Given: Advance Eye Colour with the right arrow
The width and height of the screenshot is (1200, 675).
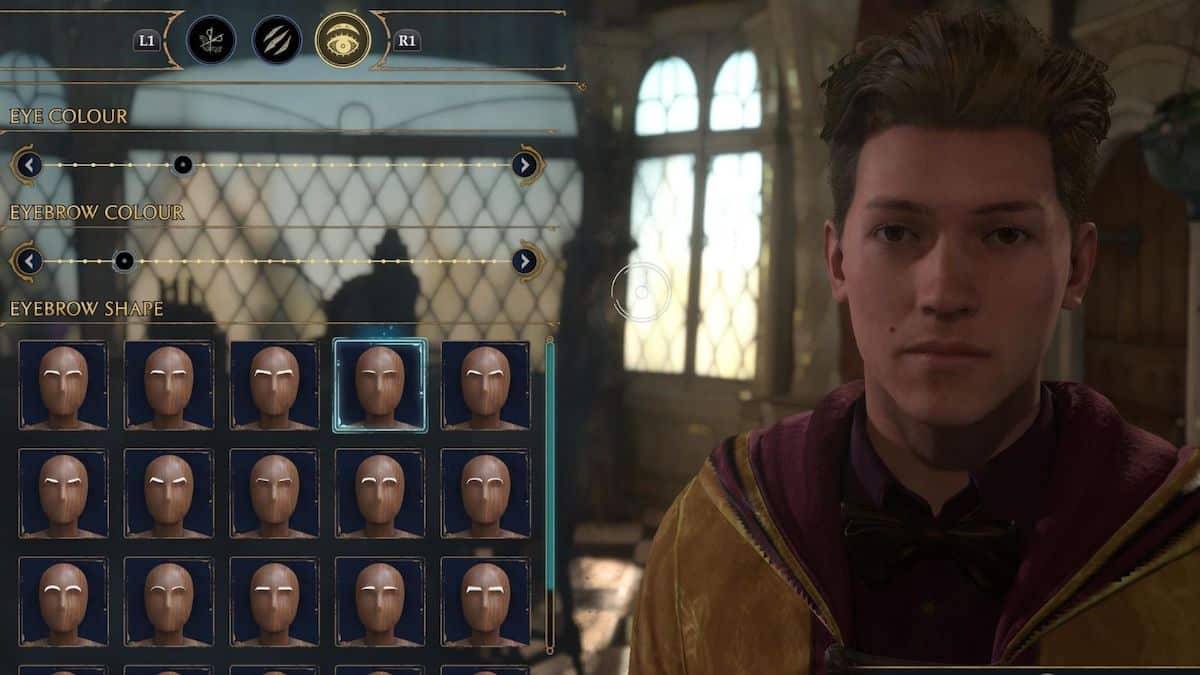Looking at the screenshot, I should [x=525, y=165].
